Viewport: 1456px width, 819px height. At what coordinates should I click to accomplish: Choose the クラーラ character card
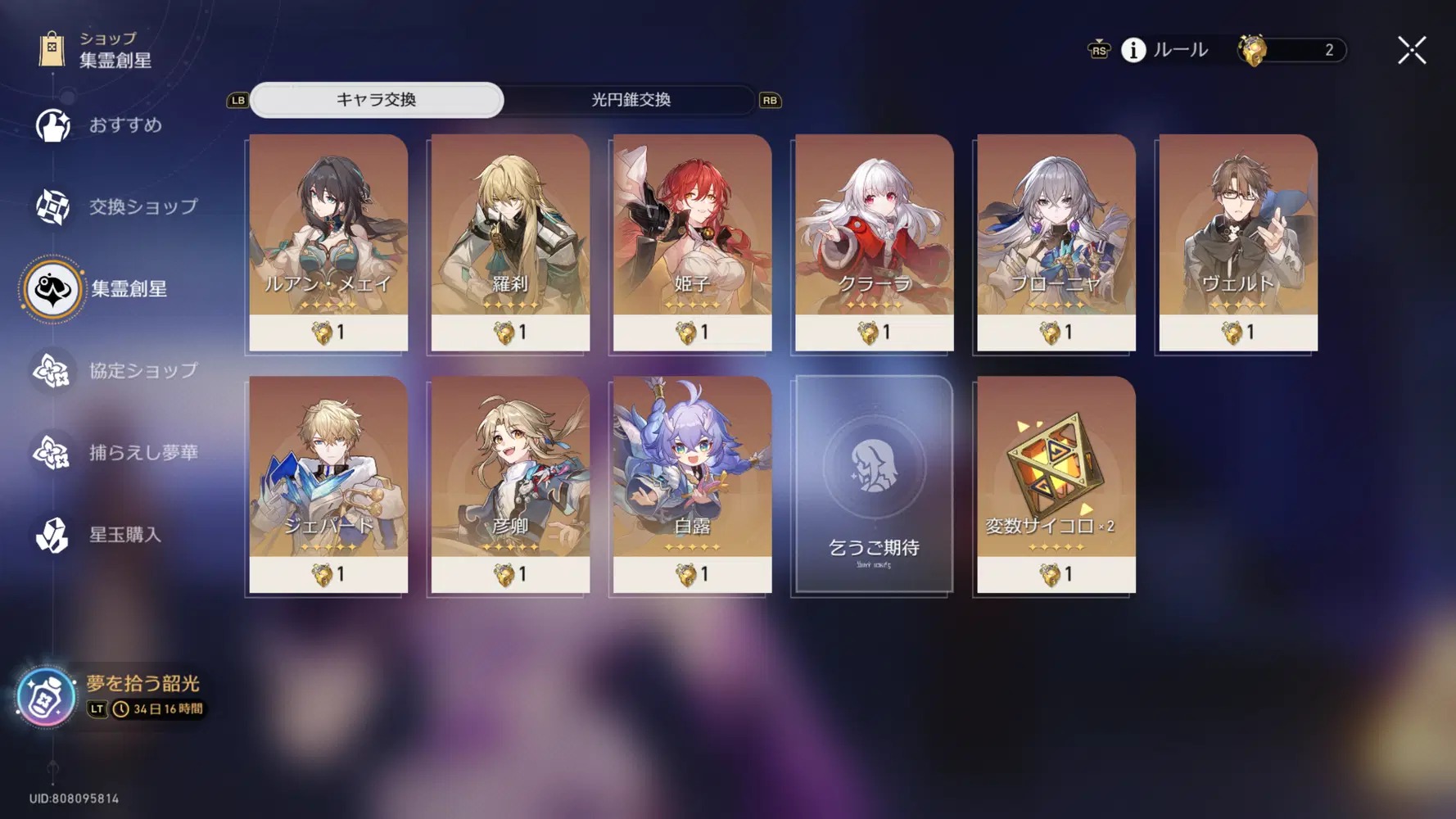click(874, 242)
